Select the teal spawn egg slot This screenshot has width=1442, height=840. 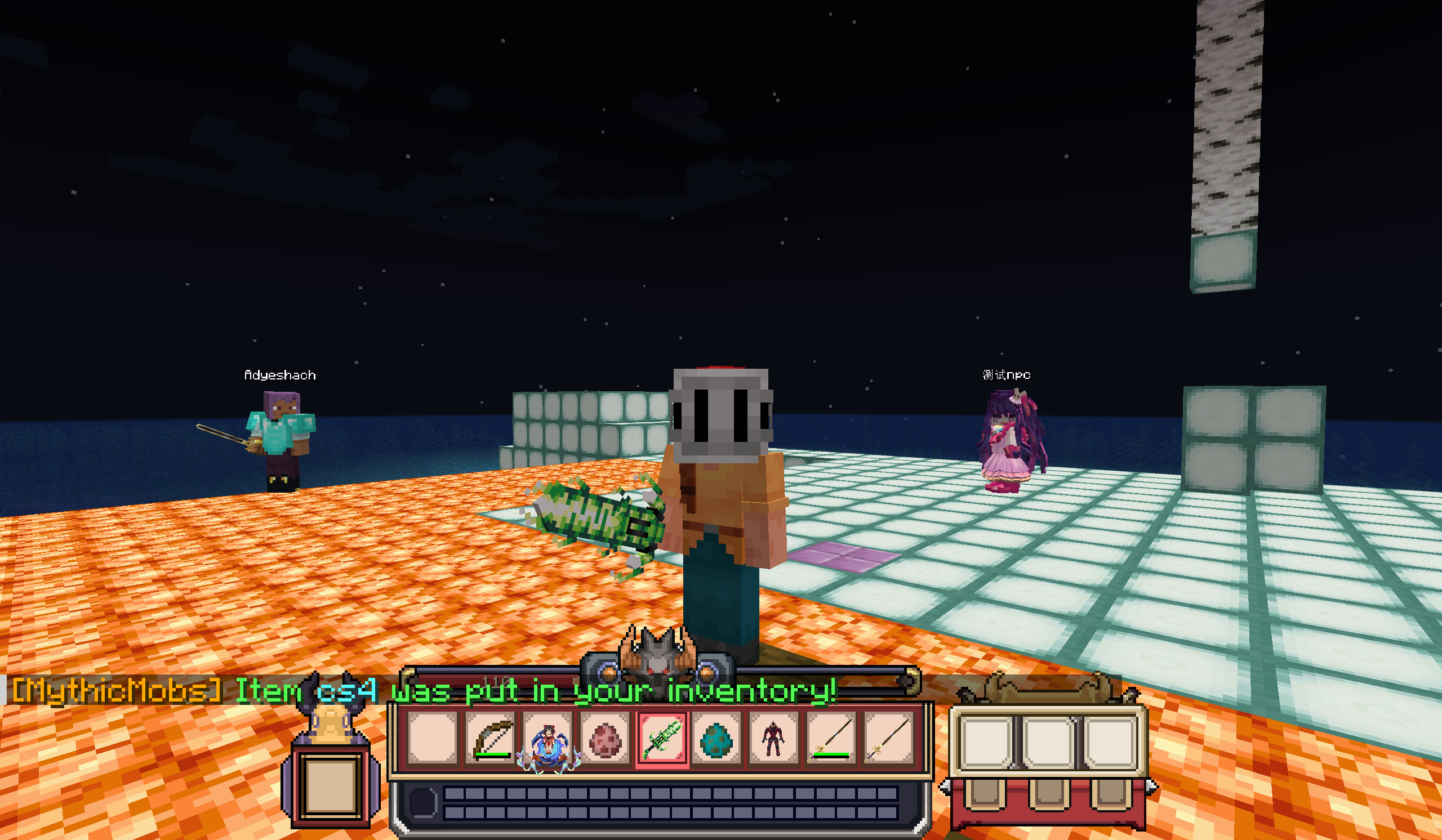point(716,739)
